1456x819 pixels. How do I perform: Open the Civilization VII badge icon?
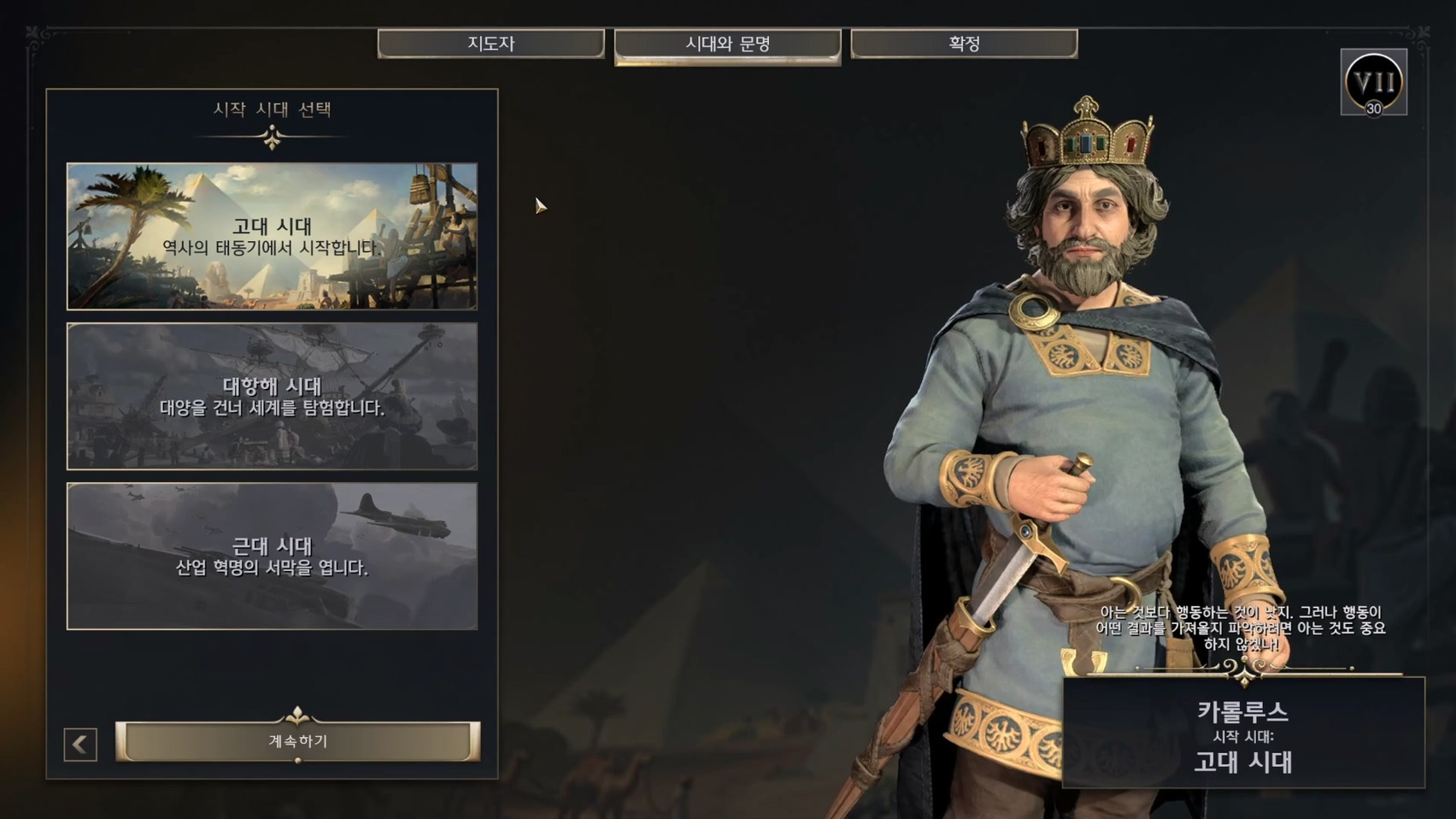1373,83
